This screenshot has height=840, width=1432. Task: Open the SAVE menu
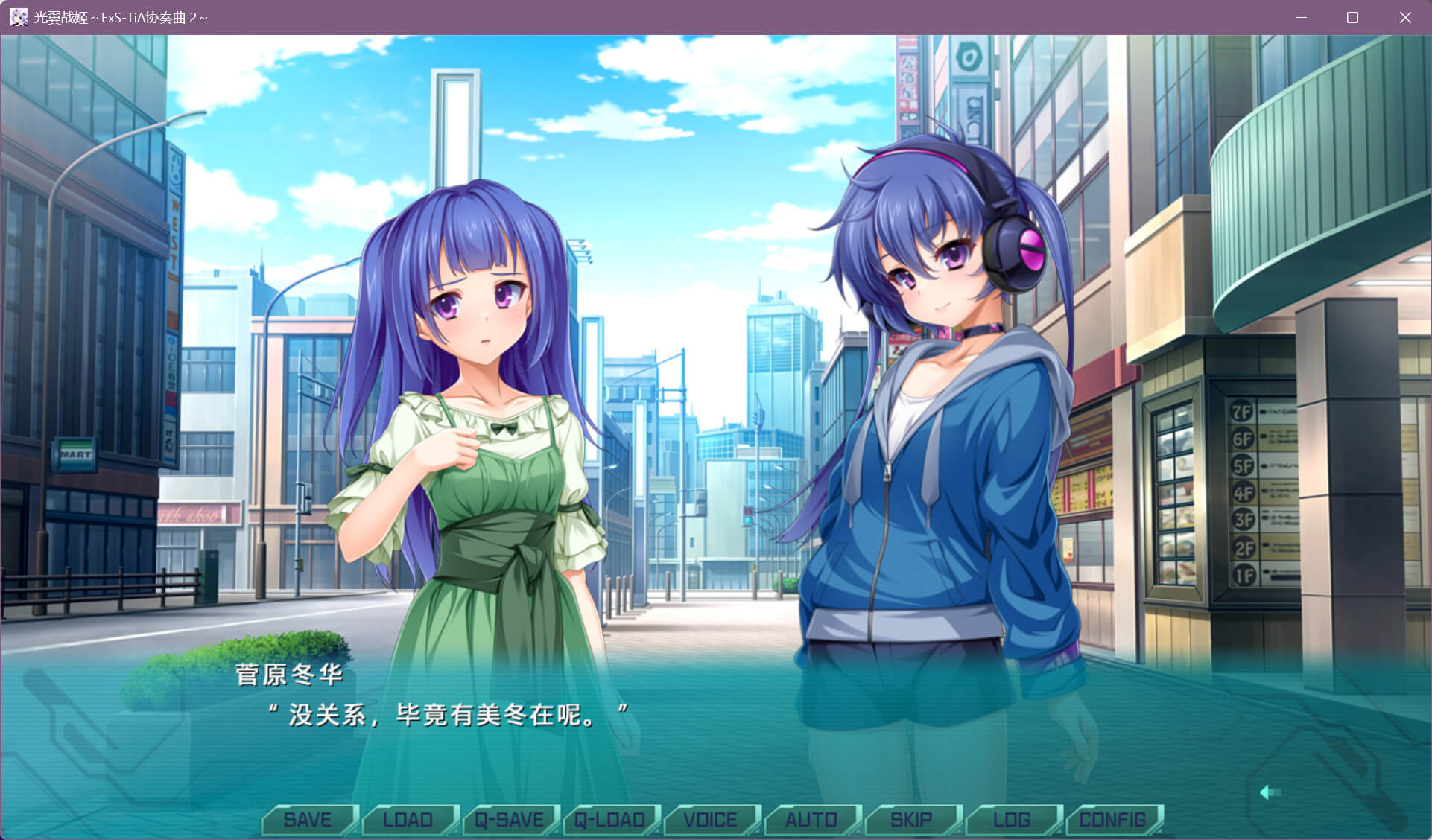[308, 820]
